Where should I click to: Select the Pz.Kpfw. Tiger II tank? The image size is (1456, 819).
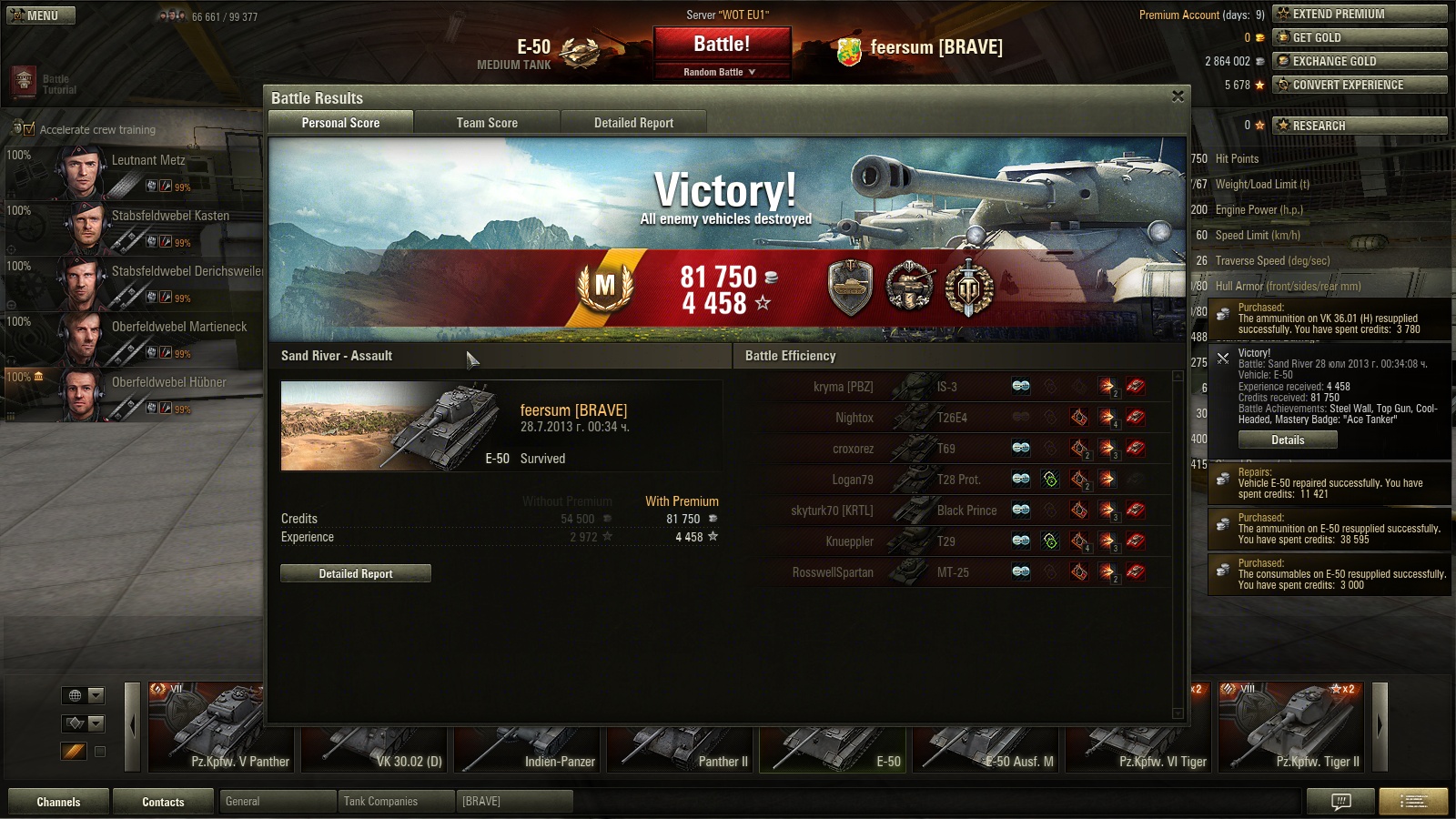pos(1291,727)
